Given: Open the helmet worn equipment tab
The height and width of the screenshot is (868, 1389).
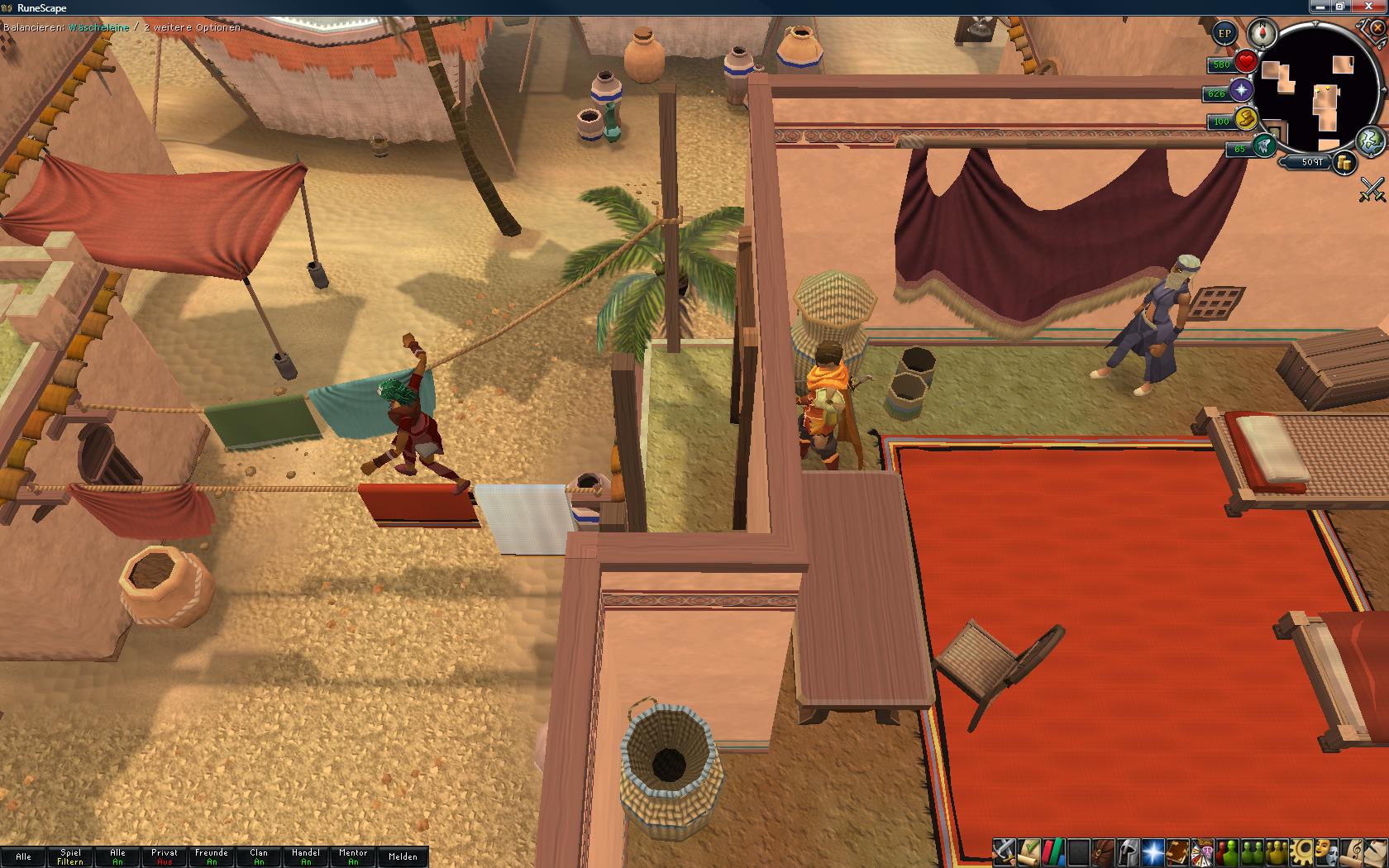Looking at the screenshot, I should point(1128,851).
